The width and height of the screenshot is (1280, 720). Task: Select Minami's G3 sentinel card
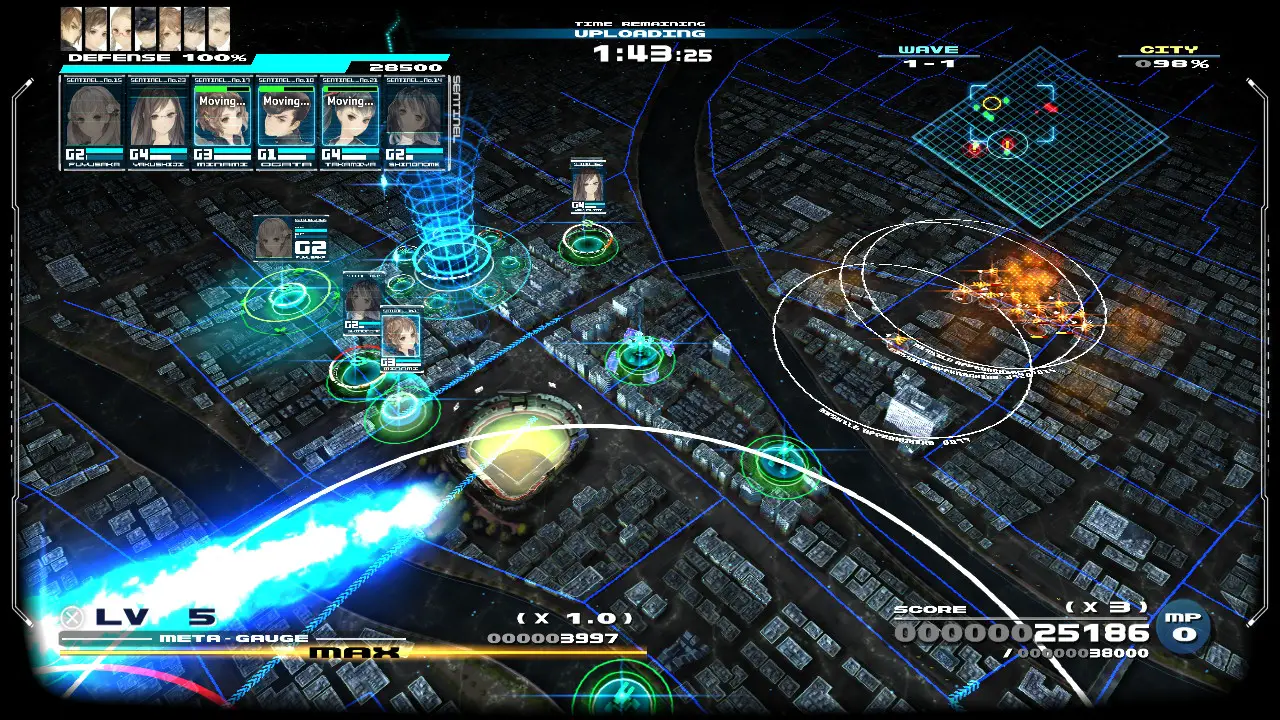[223, 122]
